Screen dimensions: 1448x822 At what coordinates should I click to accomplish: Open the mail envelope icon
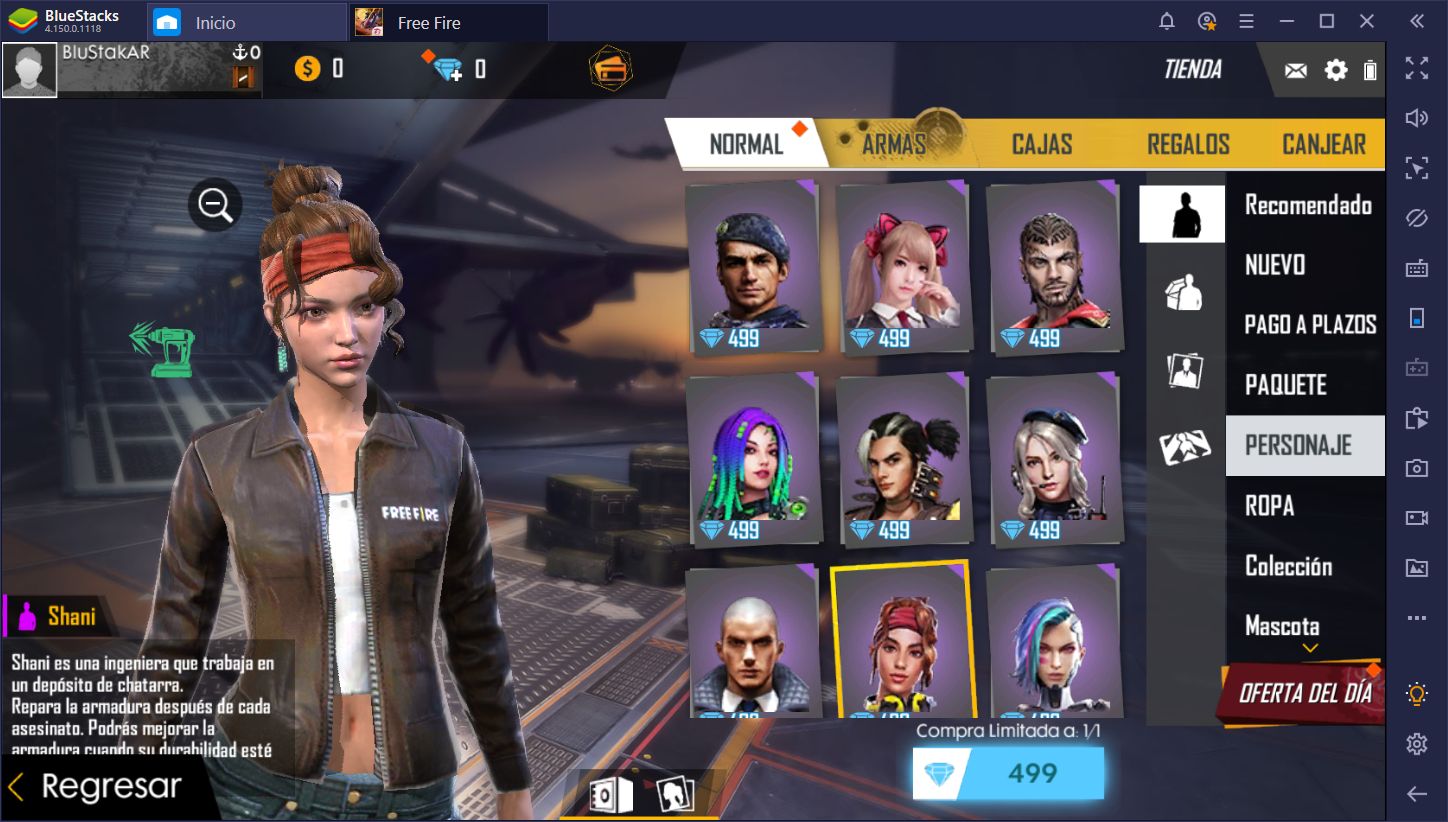pyautogui.click(x=1296, y=70)
